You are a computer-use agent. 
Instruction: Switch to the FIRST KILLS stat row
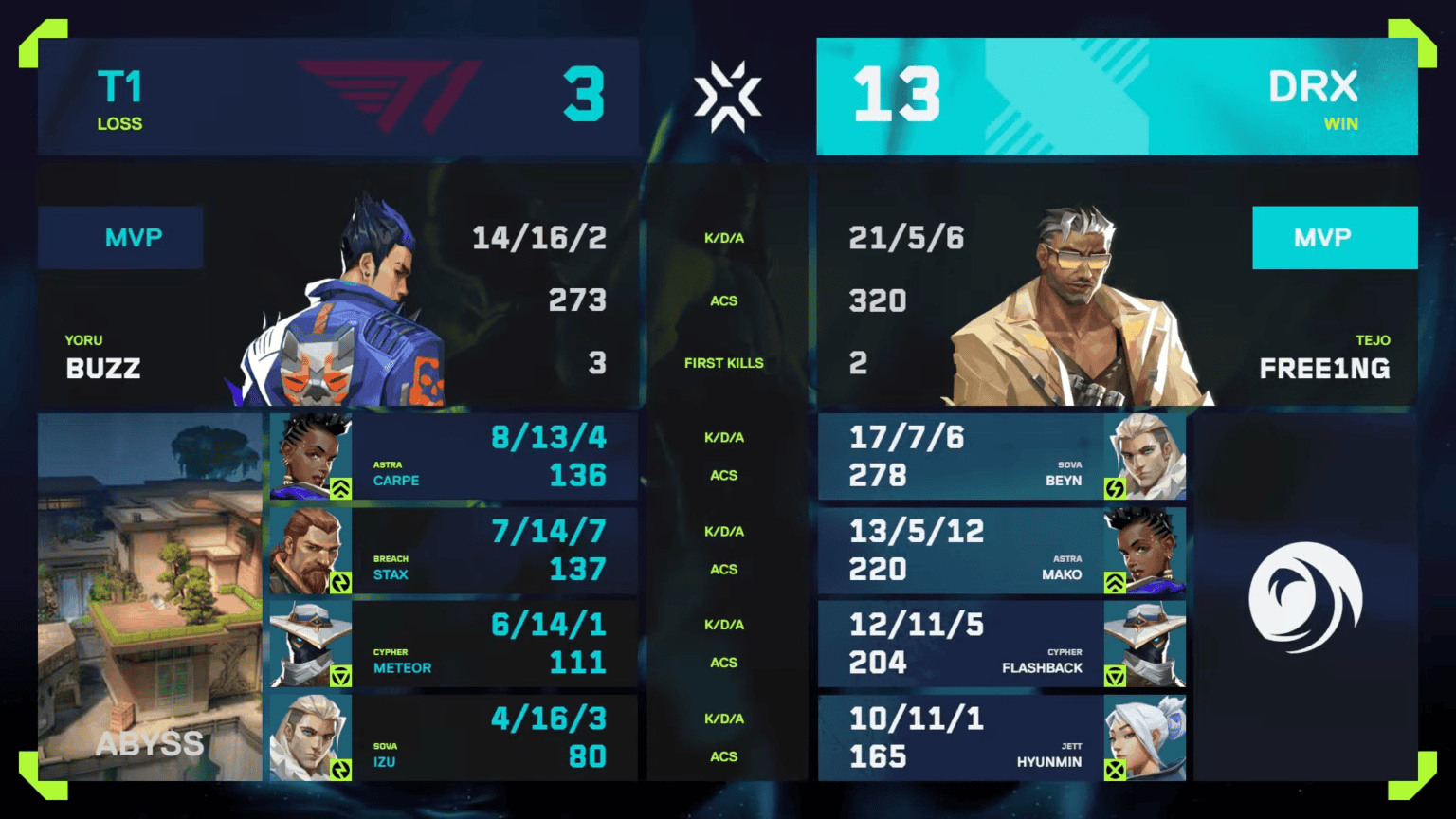pos(724,362)
